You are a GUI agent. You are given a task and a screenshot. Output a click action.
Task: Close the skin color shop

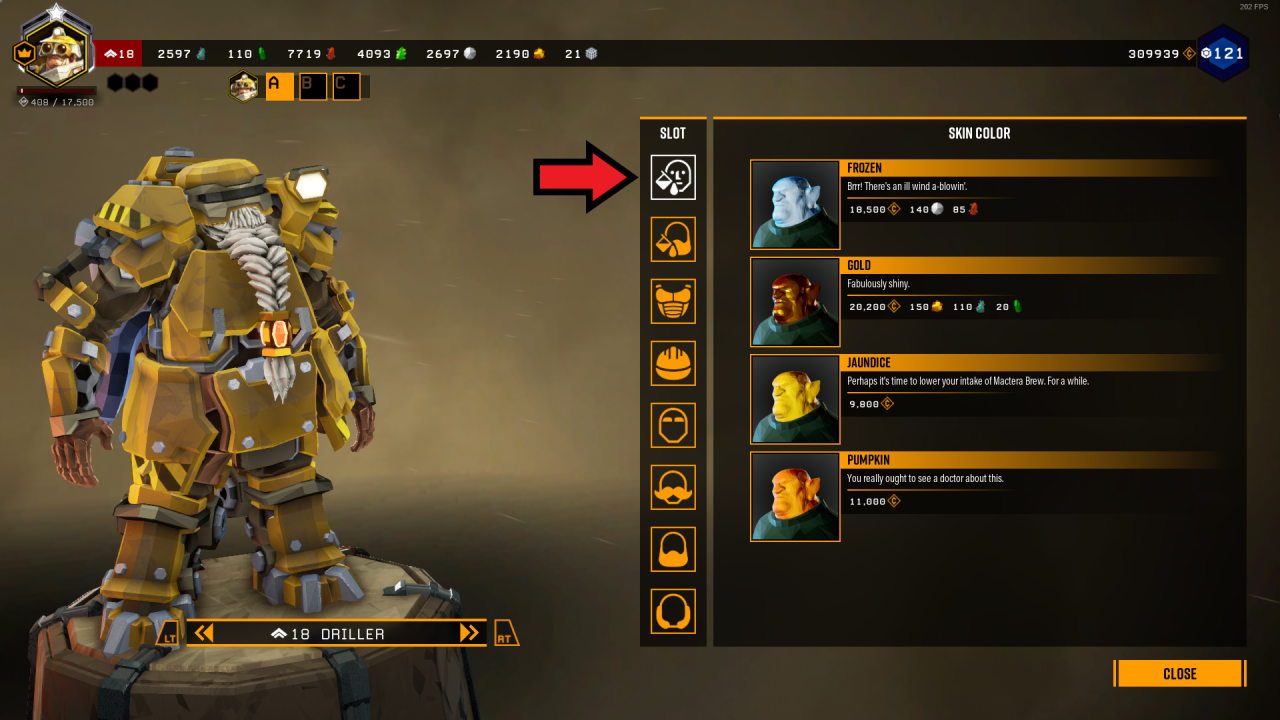pyautogui.click(x=1180, y=673)
